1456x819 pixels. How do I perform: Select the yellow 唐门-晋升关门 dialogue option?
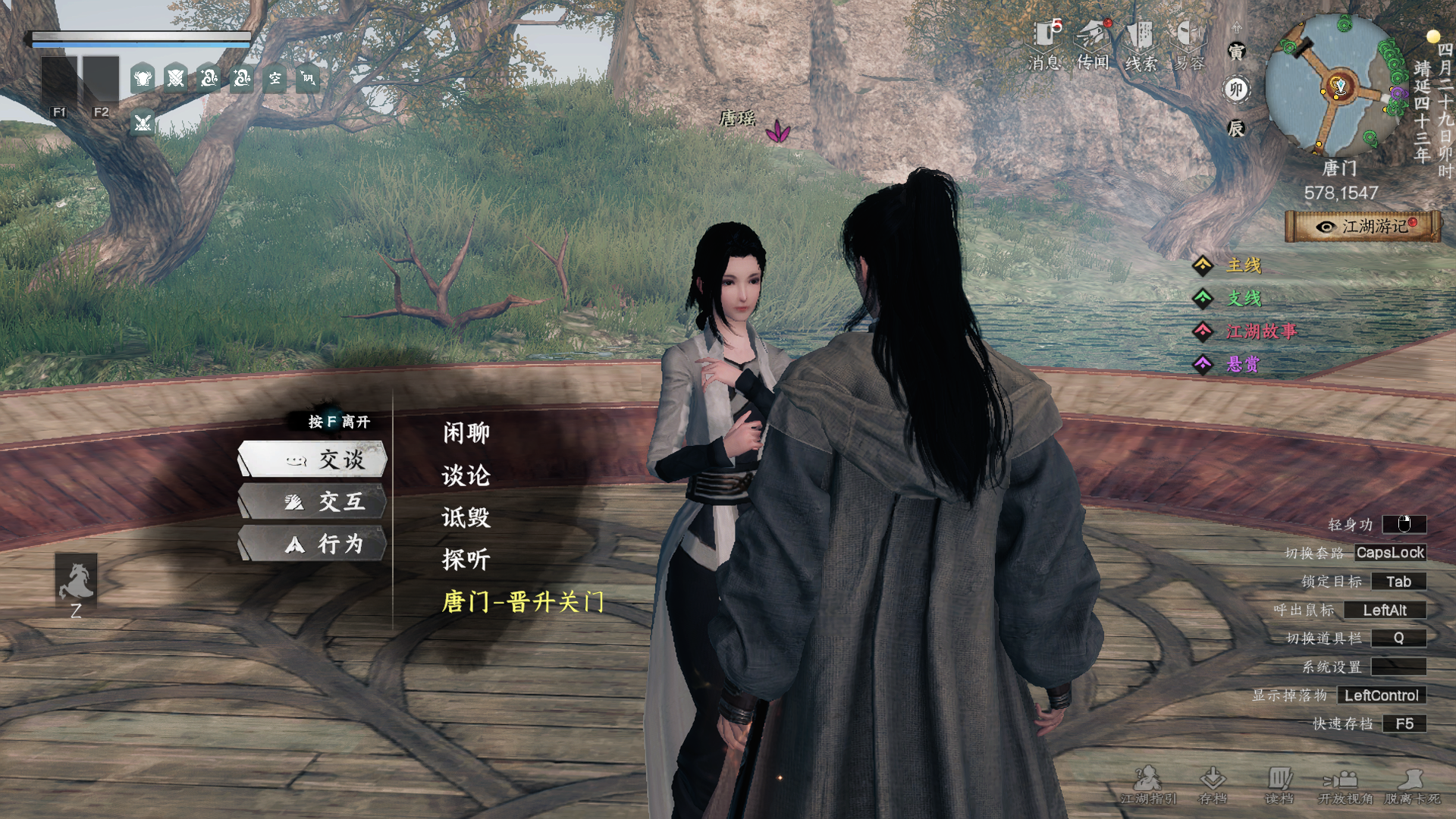(x=522, y=602)
